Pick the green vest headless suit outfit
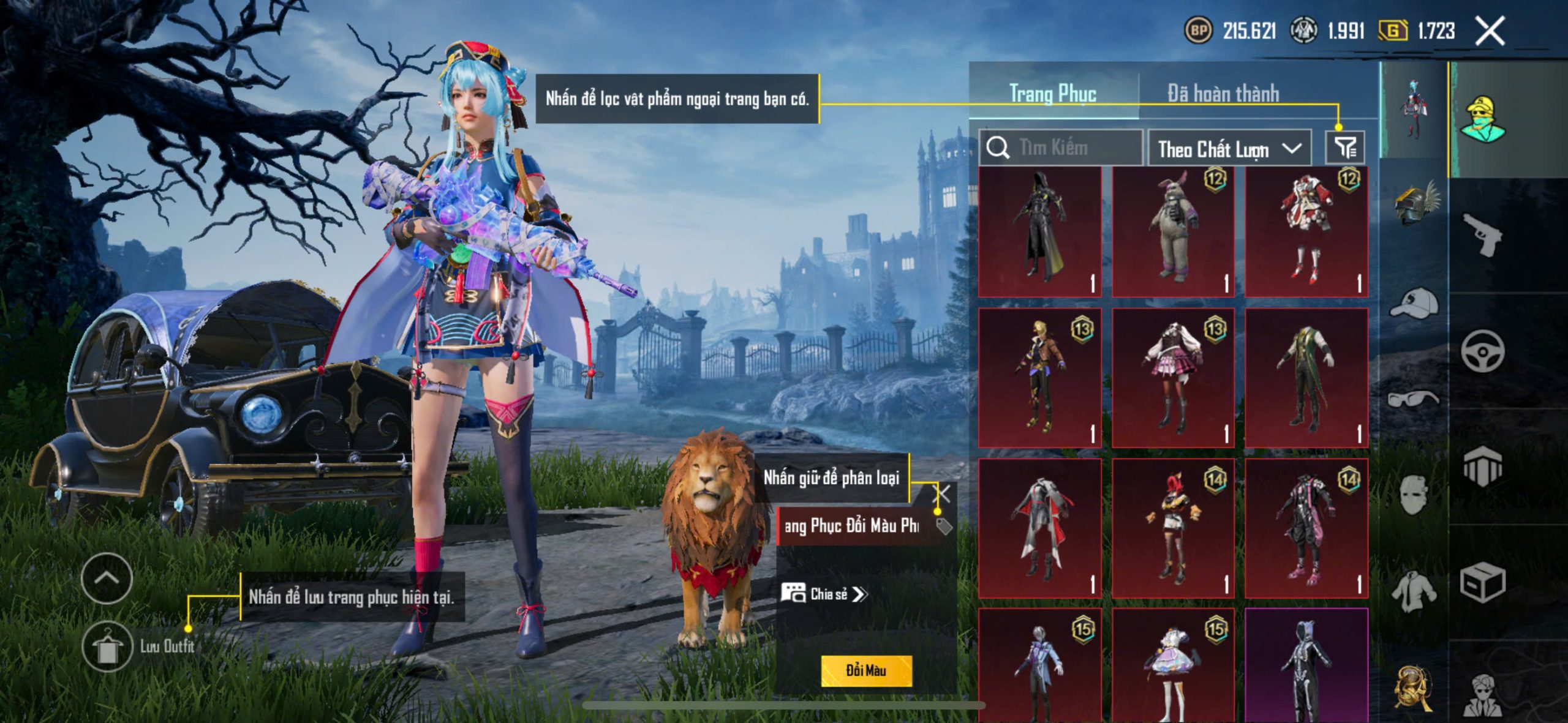Viewport: 1568px width, 723px height. pos(1306,378)
